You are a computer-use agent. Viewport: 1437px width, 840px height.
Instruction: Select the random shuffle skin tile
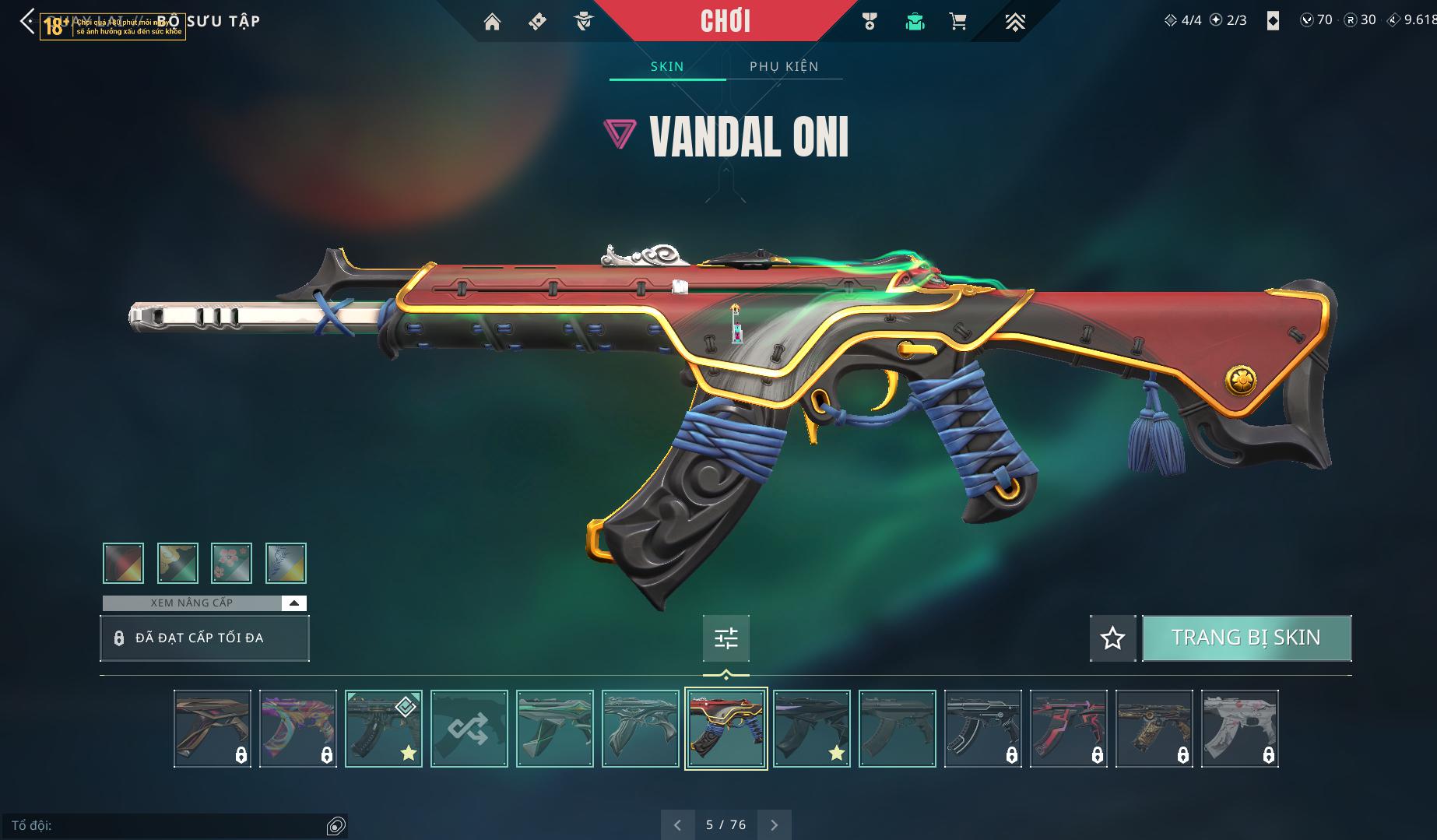tap(469, 729)
